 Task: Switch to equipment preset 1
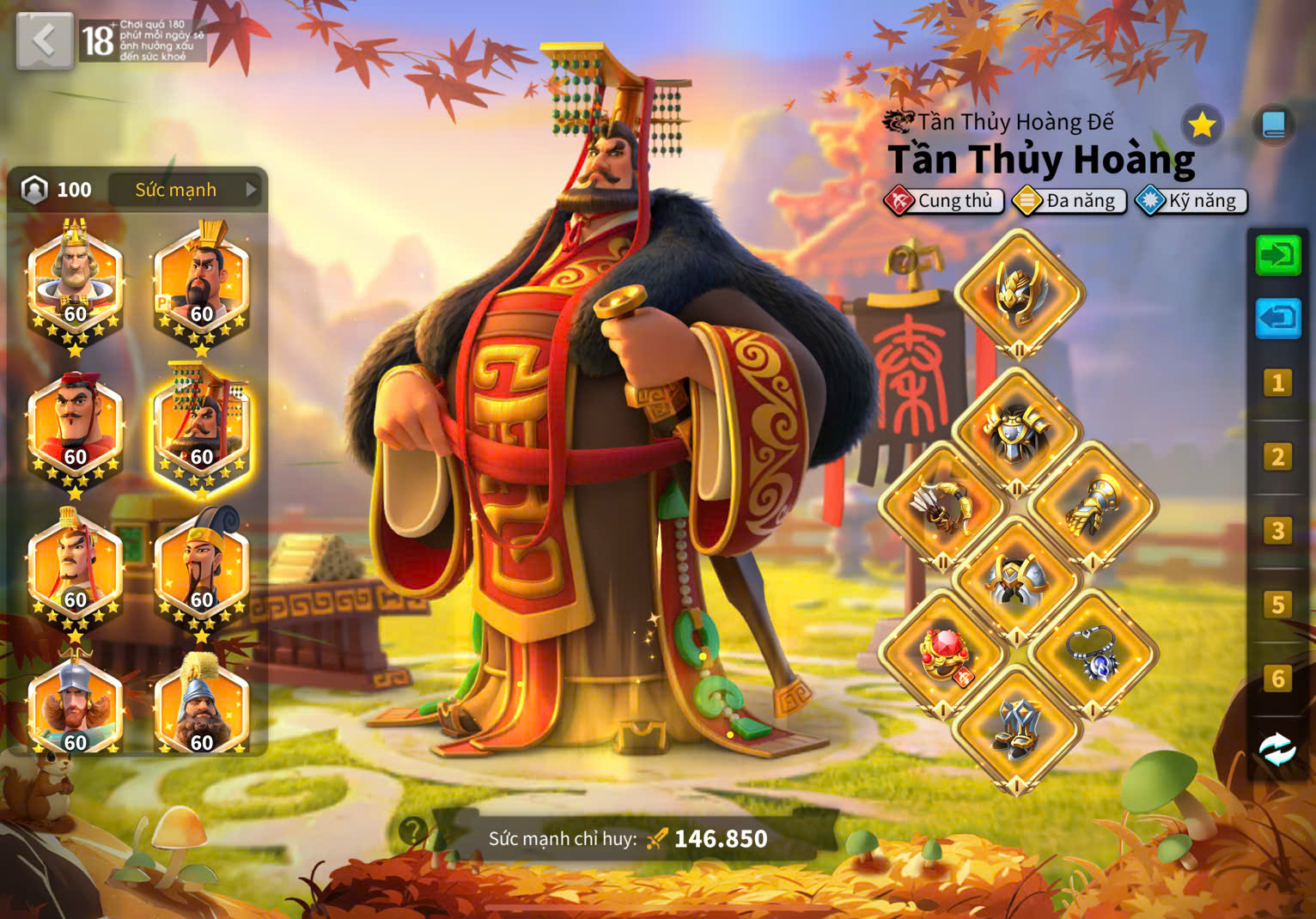pos(1277,383)
